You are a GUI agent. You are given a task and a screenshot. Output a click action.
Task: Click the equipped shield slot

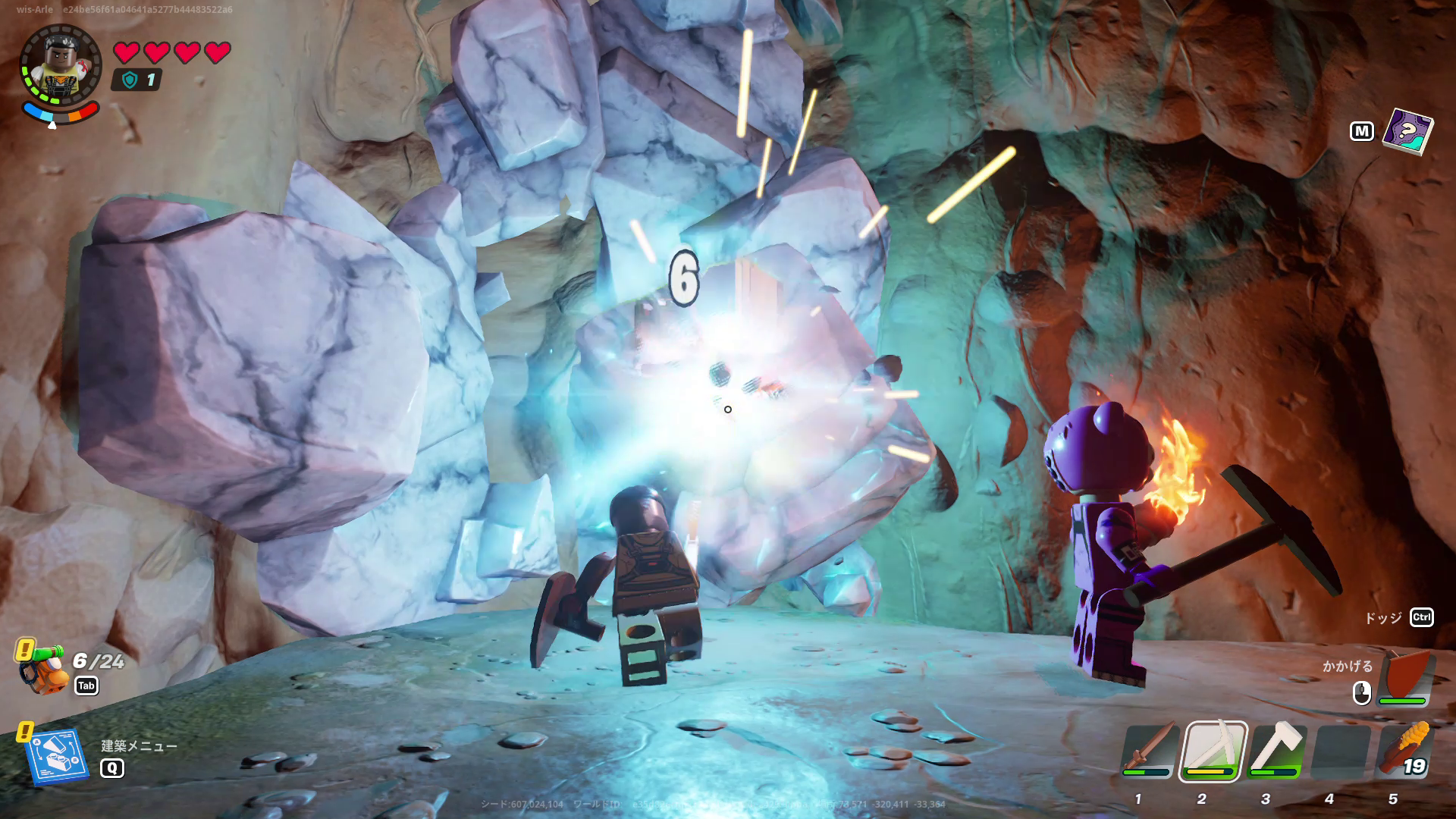(x=1405, y=677)
